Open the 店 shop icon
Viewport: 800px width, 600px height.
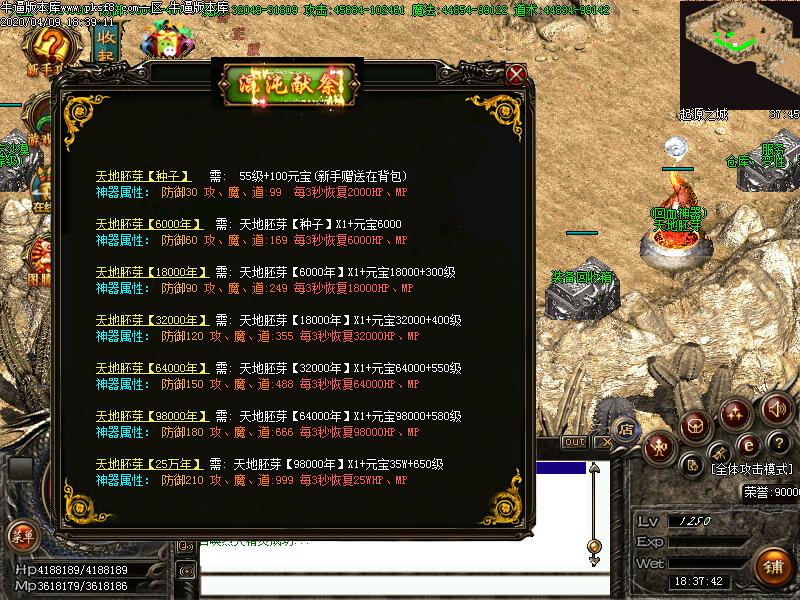626,430
